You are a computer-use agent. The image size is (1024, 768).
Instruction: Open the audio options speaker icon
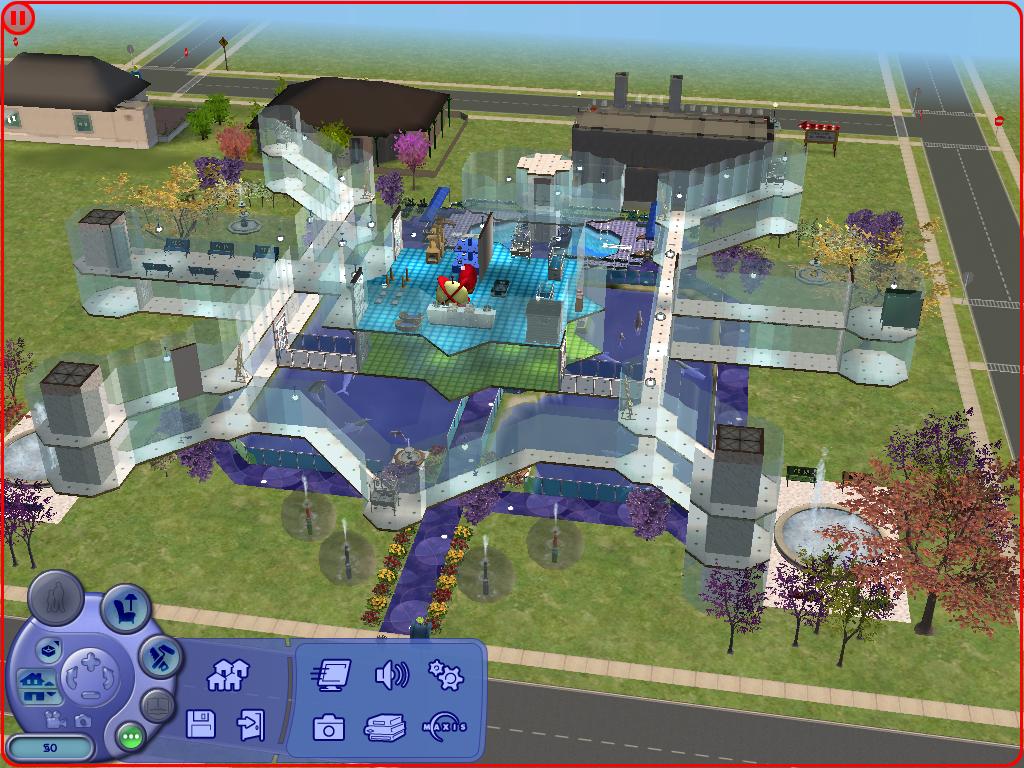pyautogui.click(x=391, y=676)
